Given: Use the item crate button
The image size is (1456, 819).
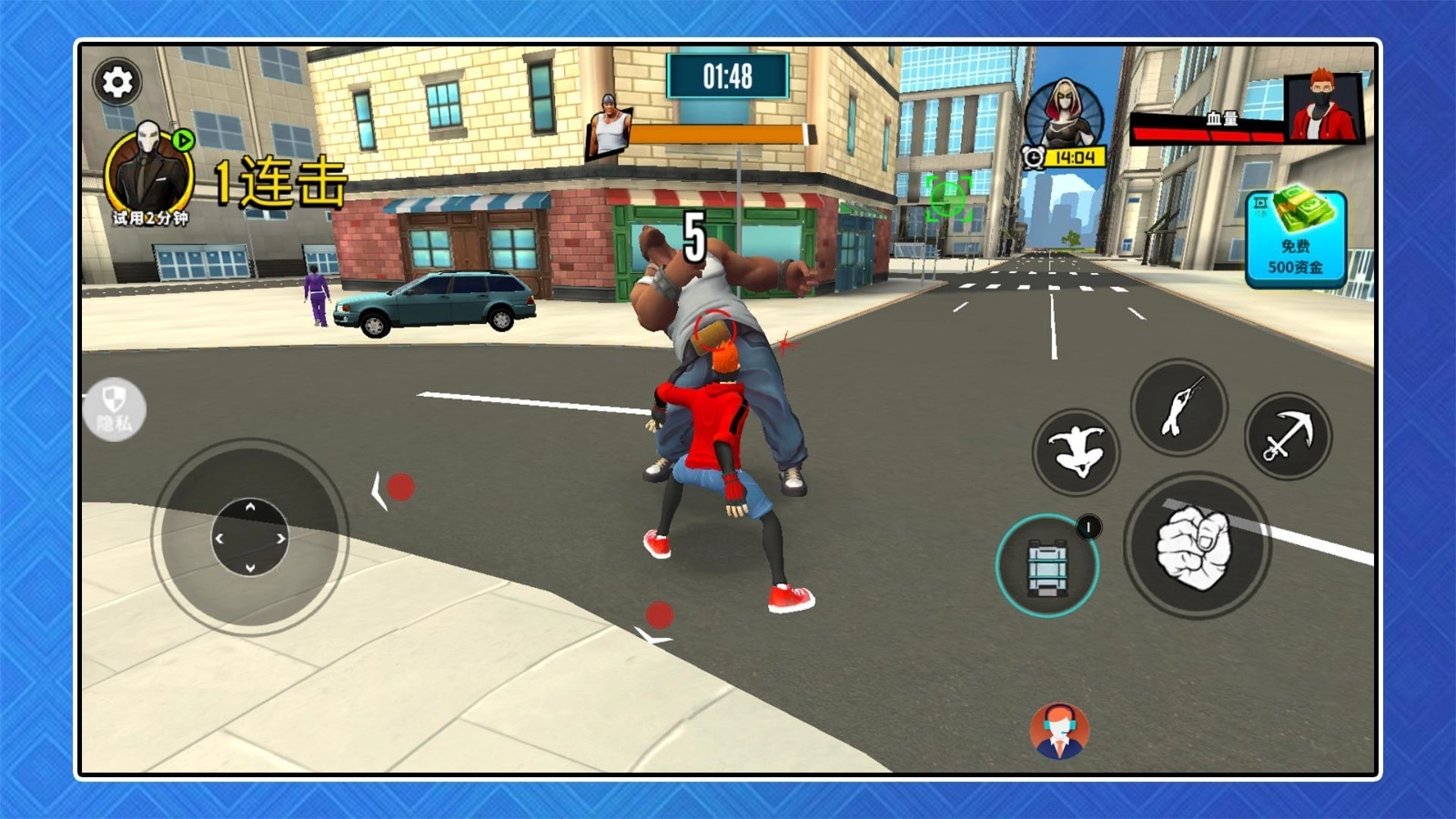Looking at the screenshot, I should 1047,566.
